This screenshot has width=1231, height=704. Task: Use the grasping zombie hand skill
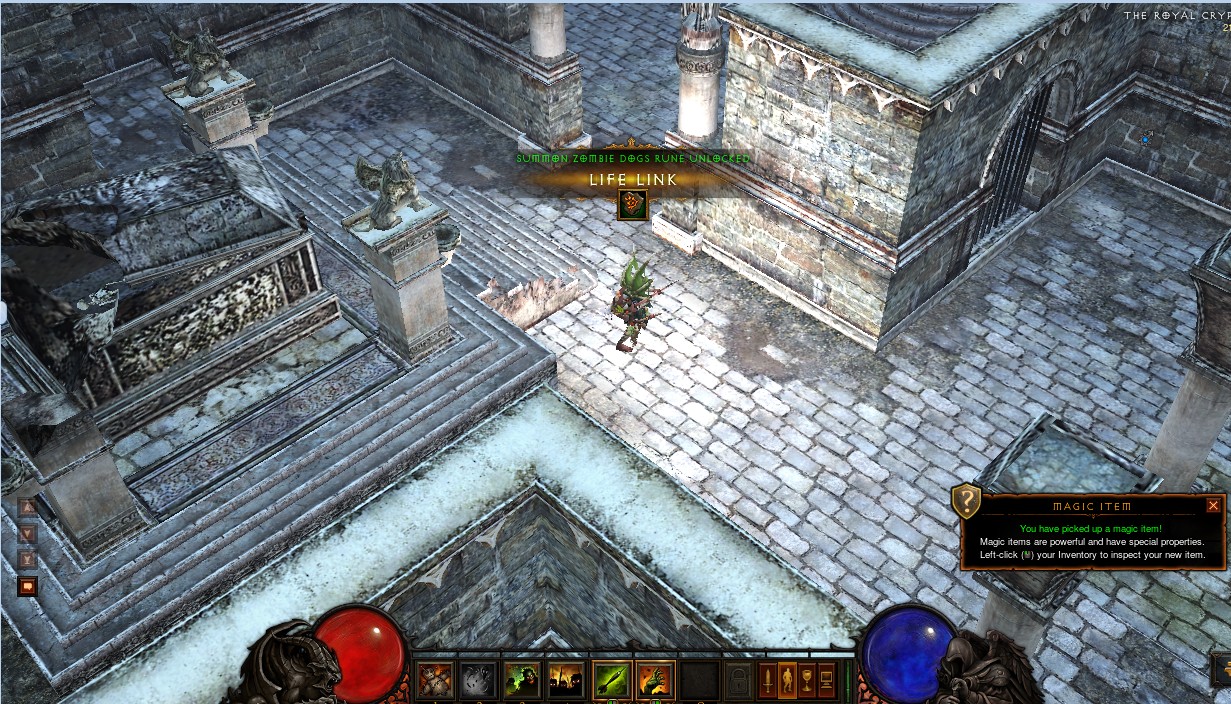tap(656, 680)
